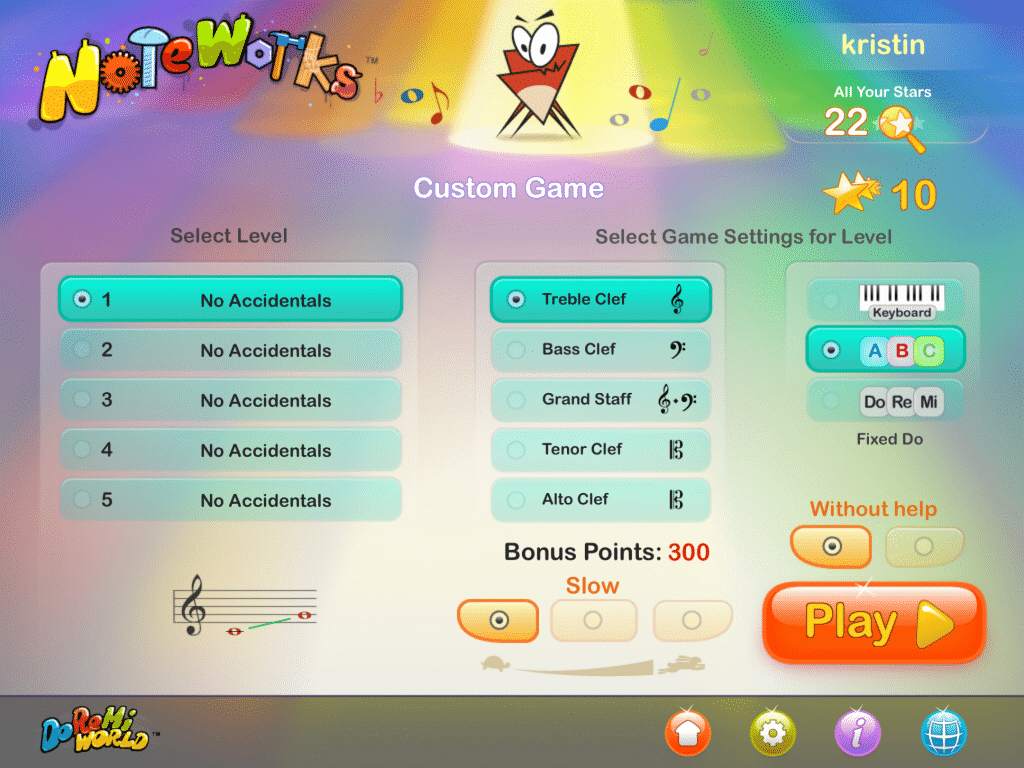Go to the home screen
Viewport: 1024px width, 768px height.
(x=688, y=734)
